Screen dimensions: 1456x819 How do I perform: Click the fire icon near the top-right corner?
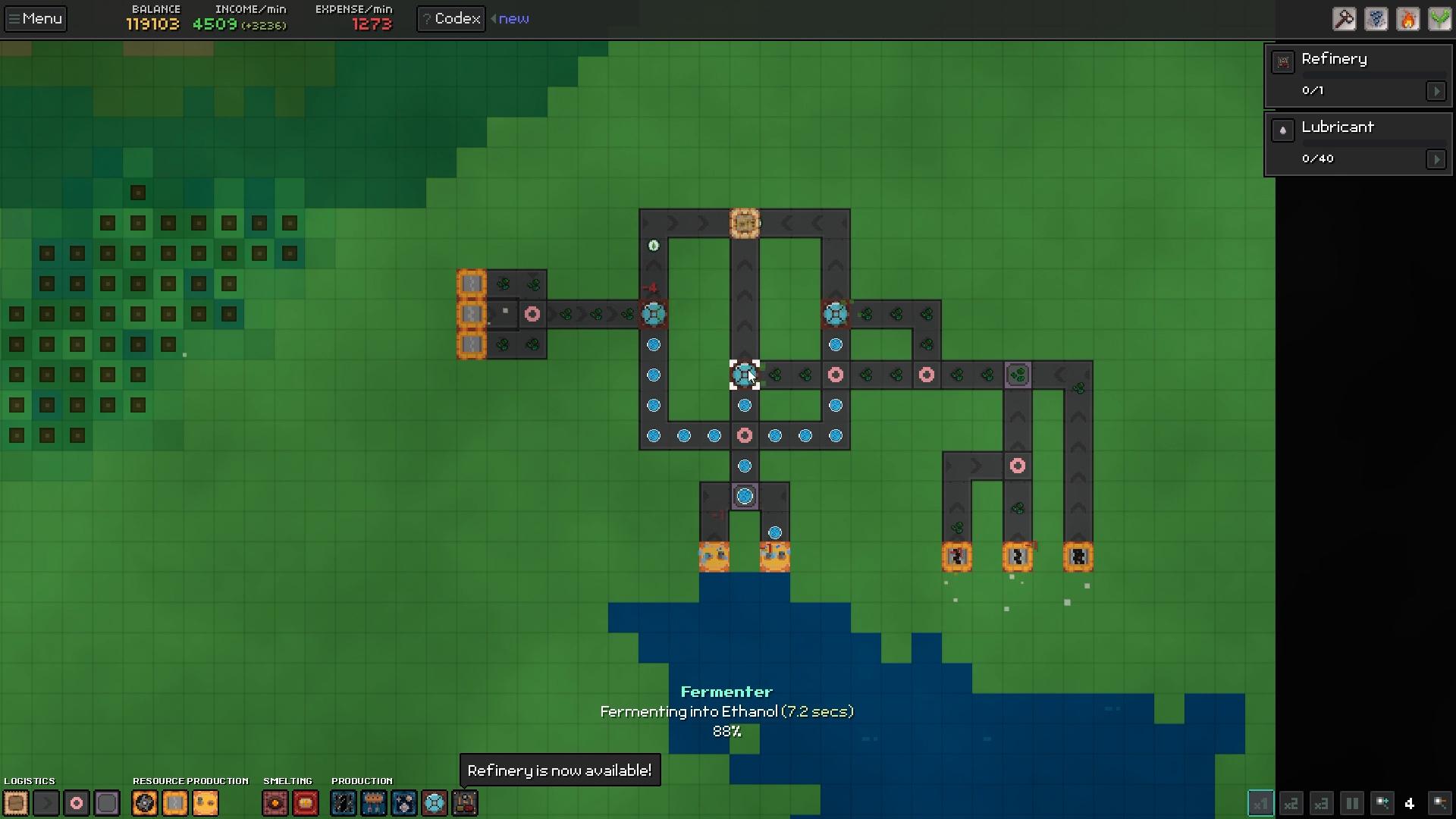click(x=1408, y=19)
